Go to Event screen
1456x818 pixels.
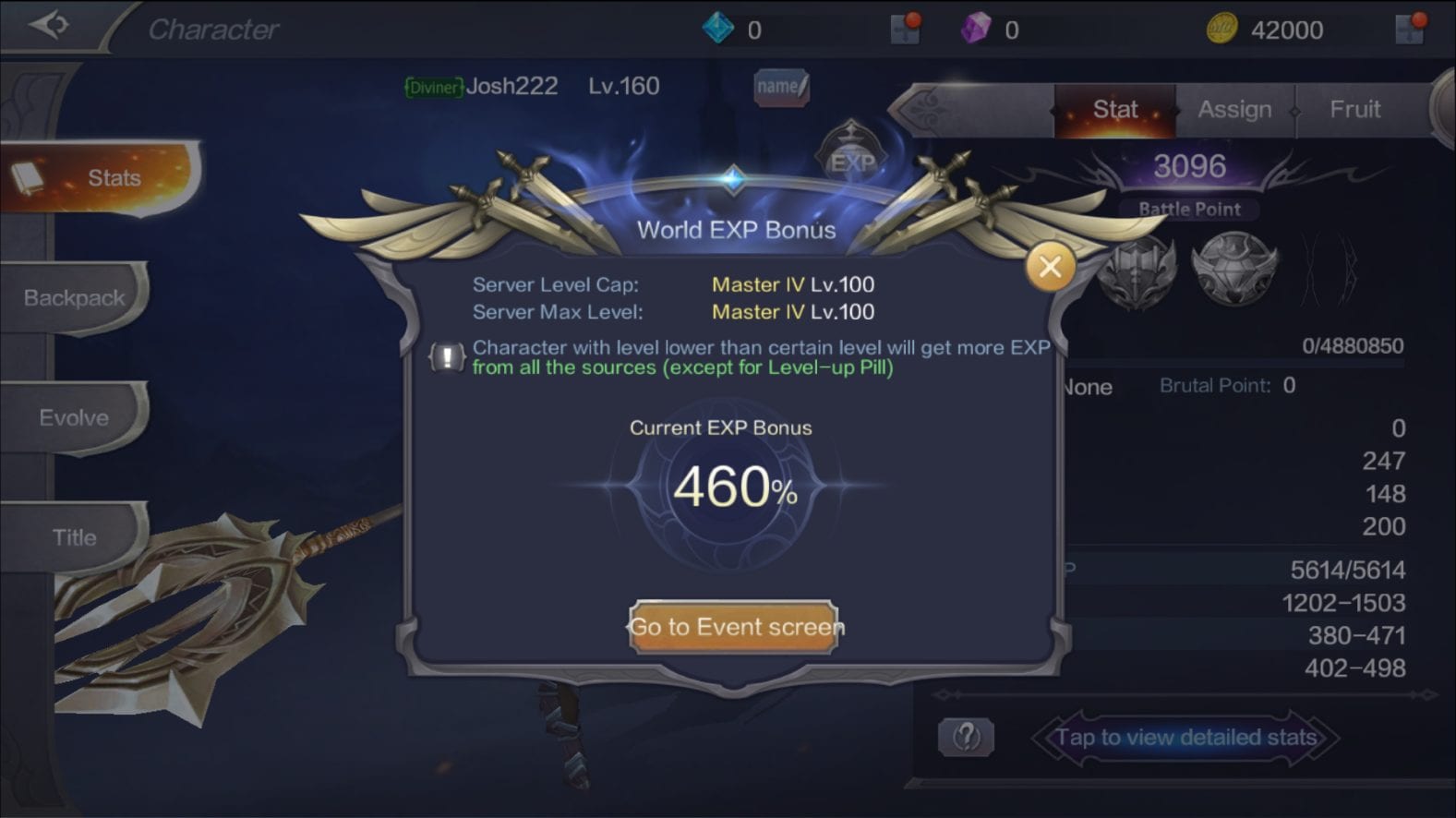[x=734, y=627]
